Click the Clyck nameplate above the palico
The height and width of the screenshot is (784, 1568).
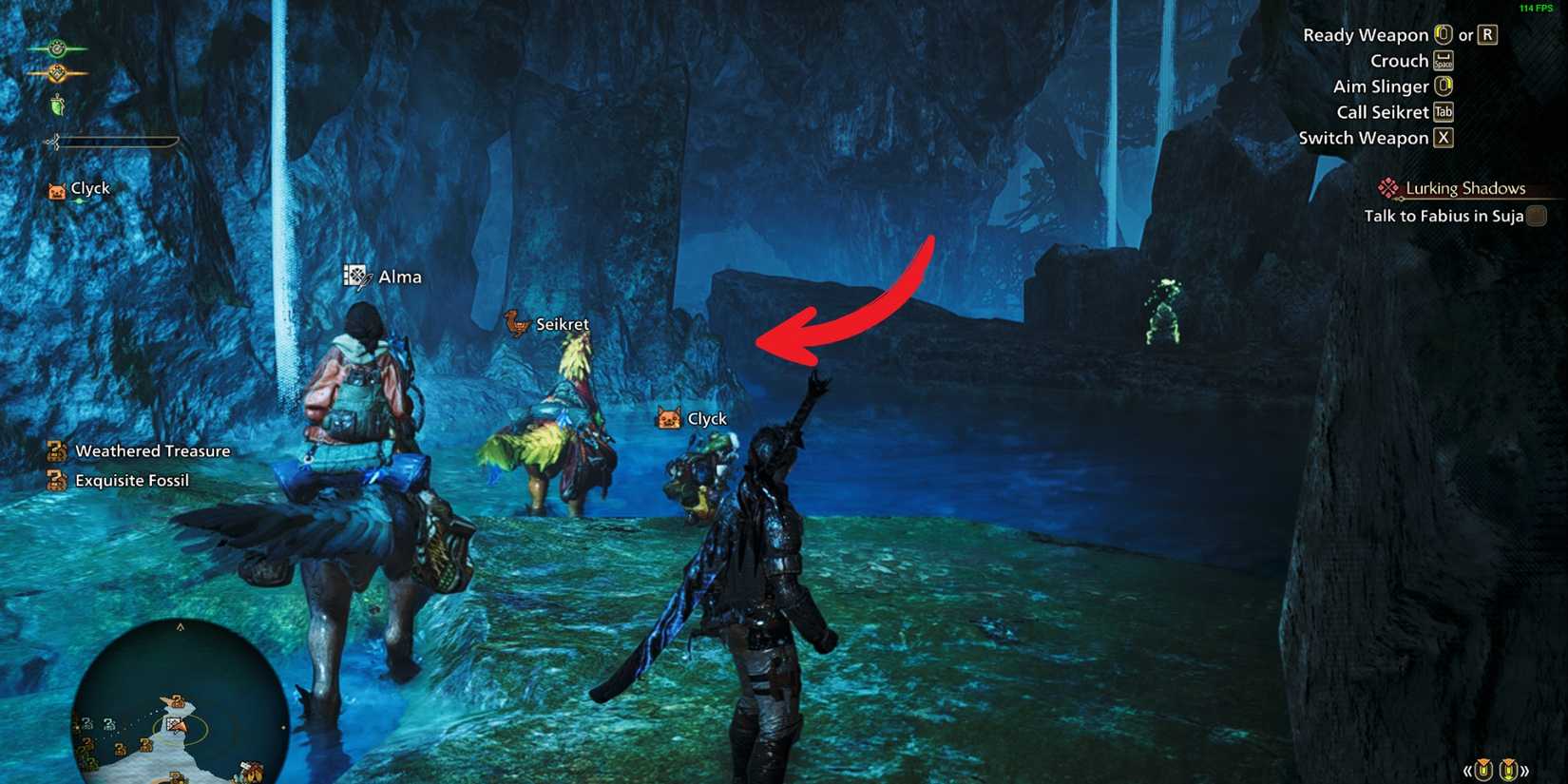(695, 418)
